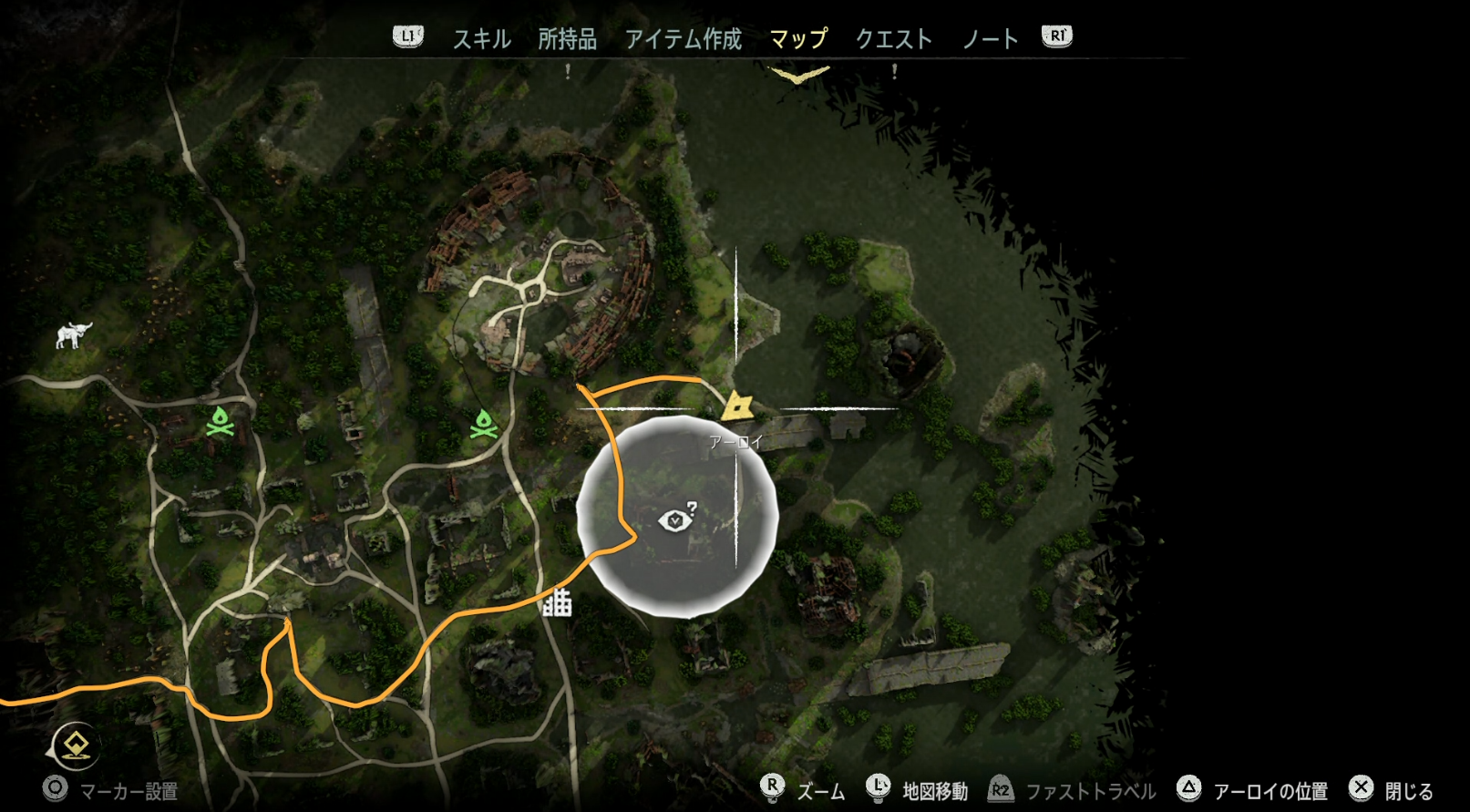The image size is (1470, 812).
Task: Open the 所持品 inventory tab
Action: pos(567,39)
